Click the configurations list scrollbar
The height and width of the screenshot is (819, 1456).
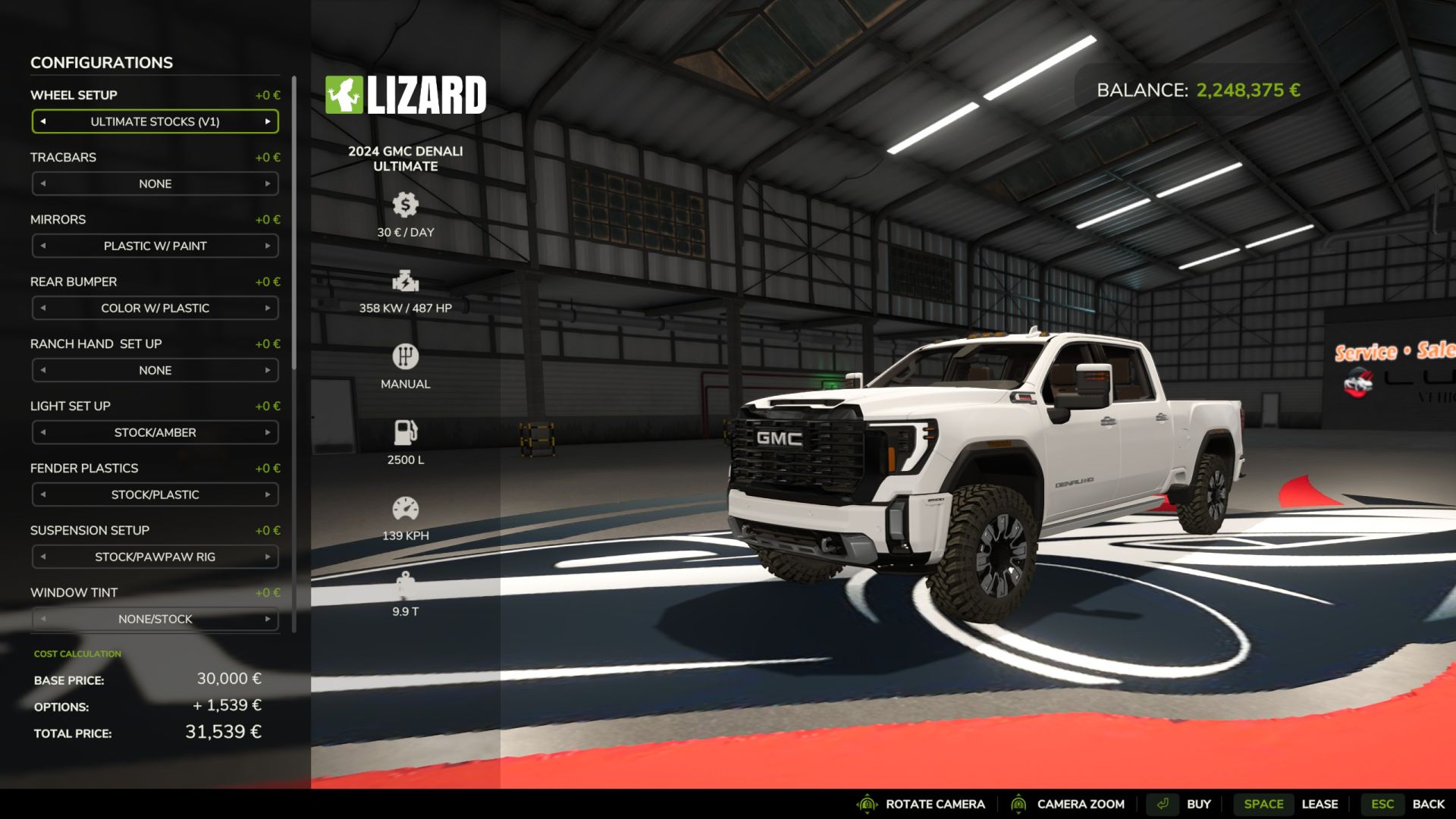[293, 227]
